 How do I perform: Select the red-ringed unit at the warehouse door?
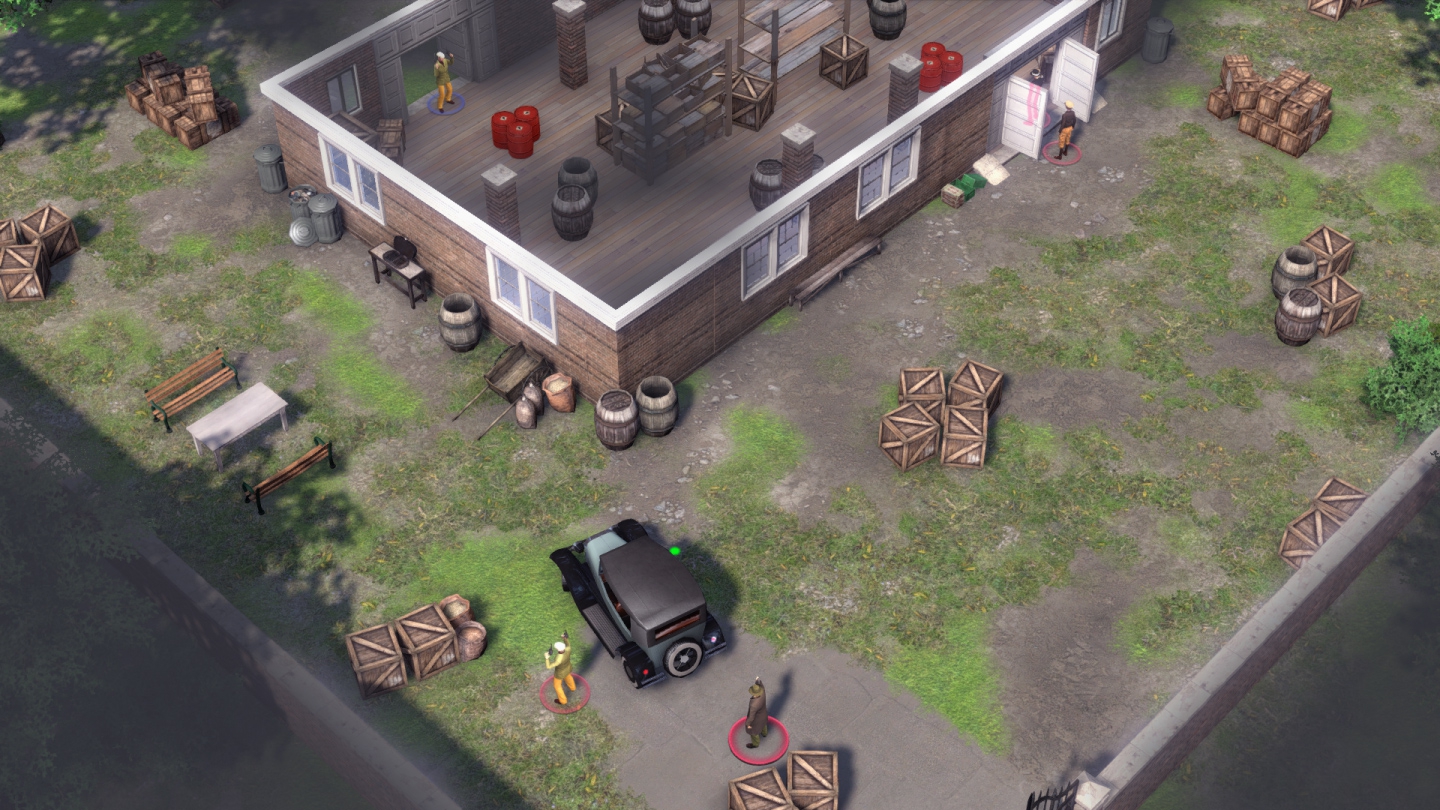[1066, 130]
